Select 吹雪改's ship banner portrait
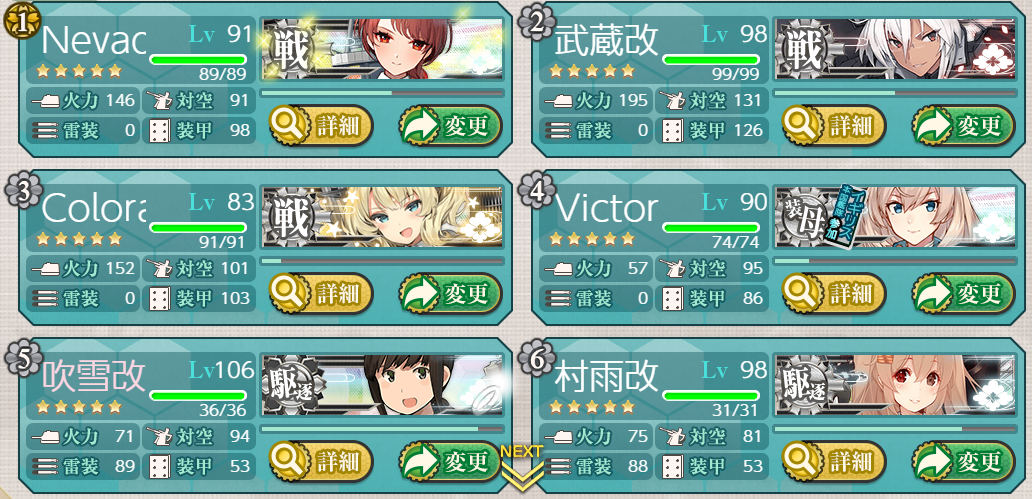Viewport: 1032px width, 499px height. (381, 385)
